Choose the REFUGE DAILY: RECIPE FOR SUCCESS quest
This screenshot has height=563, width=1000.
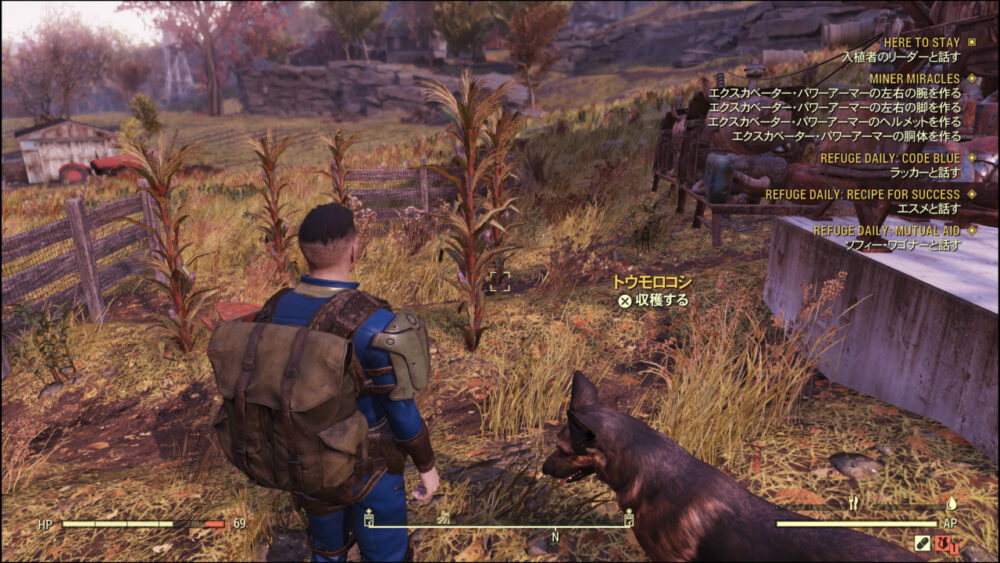pyautogui.click(x=862, y=194)
